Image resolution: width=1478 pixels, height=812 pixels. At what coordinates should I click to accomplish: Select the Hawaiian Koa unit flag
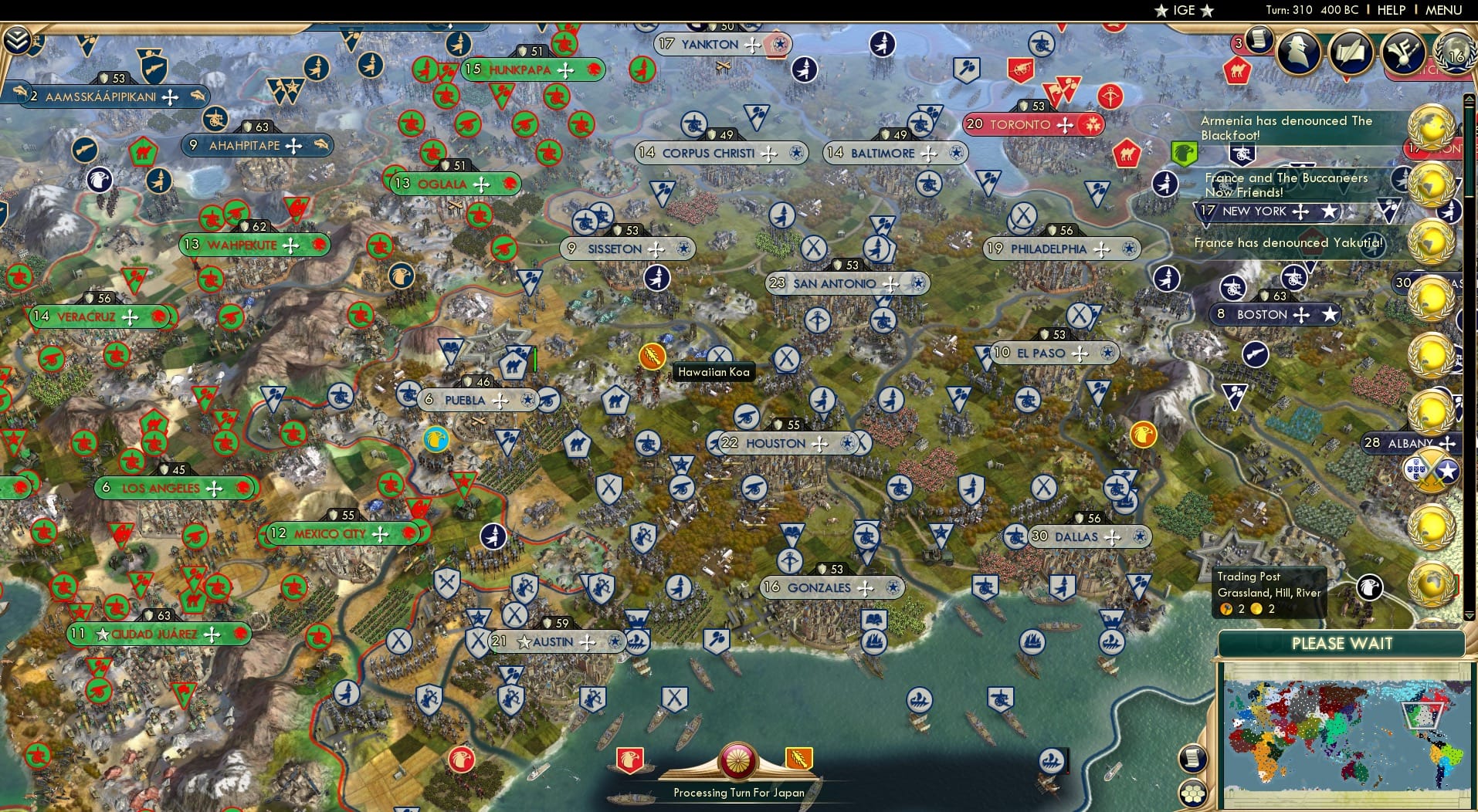tap(653, 355)
